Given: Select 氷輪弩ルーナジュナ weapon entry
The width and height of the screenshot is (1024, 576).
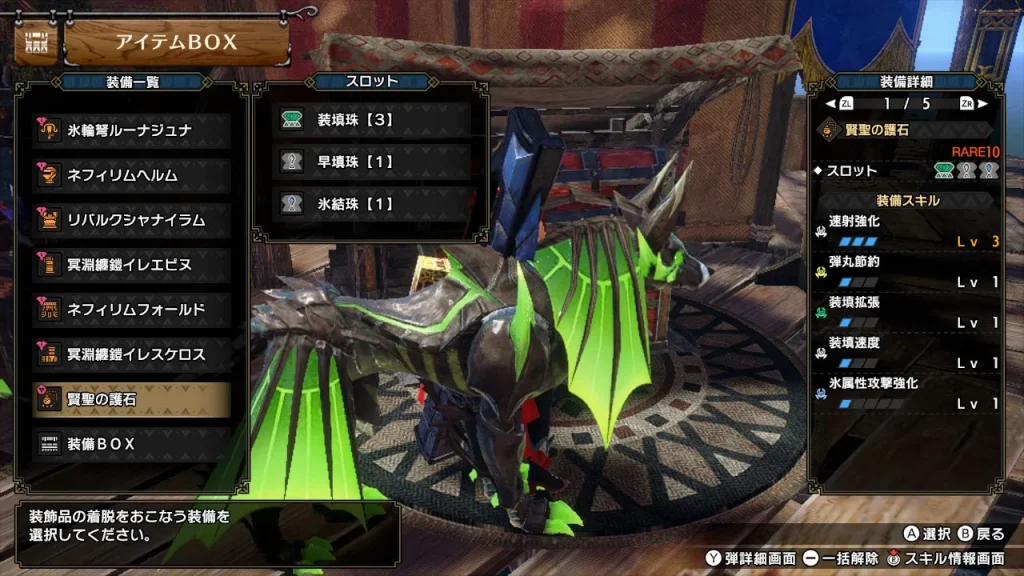Looking at the screenshot, I should tap(131, 131).
